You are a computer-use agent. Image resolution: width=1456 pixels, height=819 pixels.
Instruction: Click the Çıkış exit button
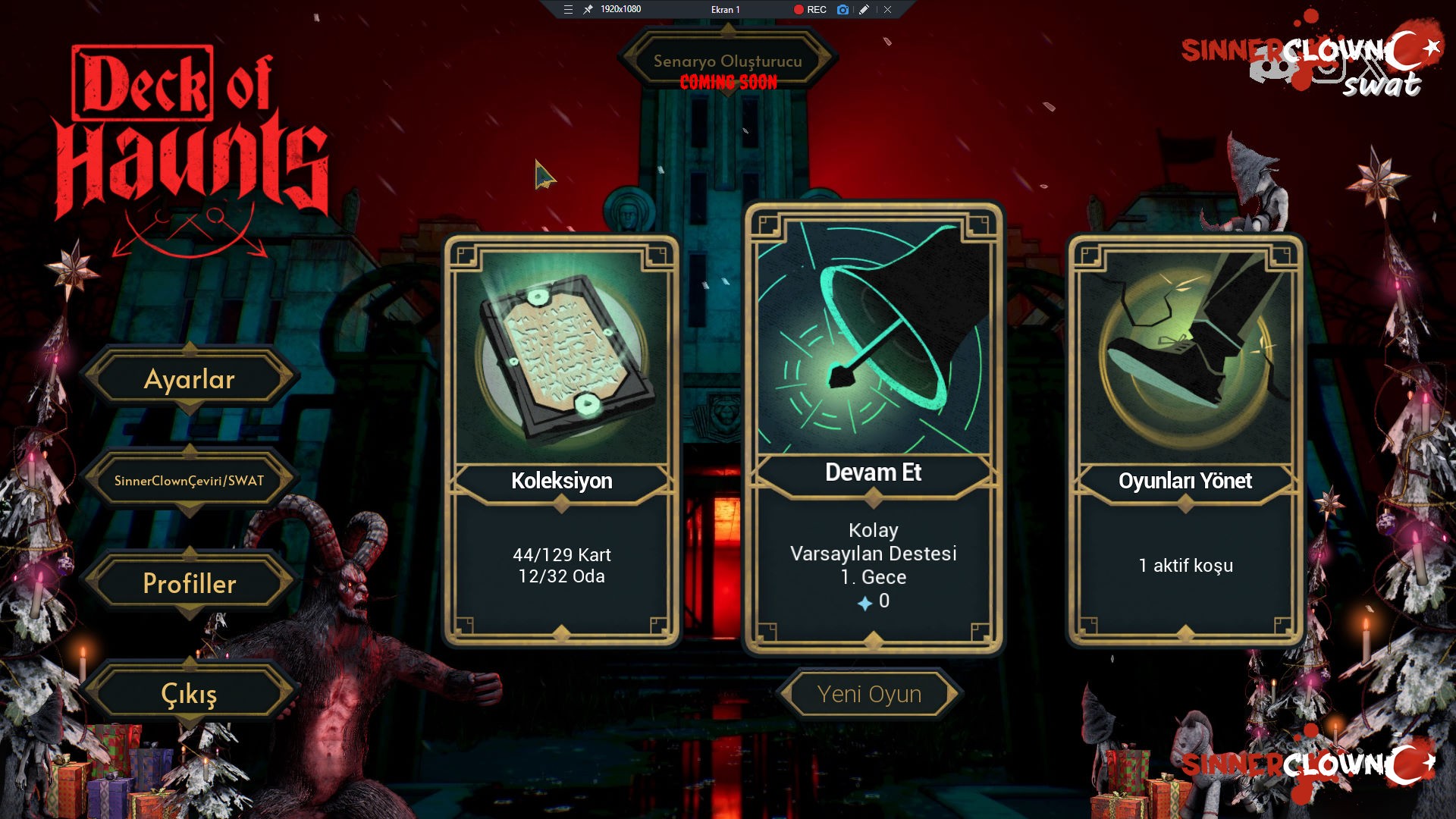click(x=190, y=694)
